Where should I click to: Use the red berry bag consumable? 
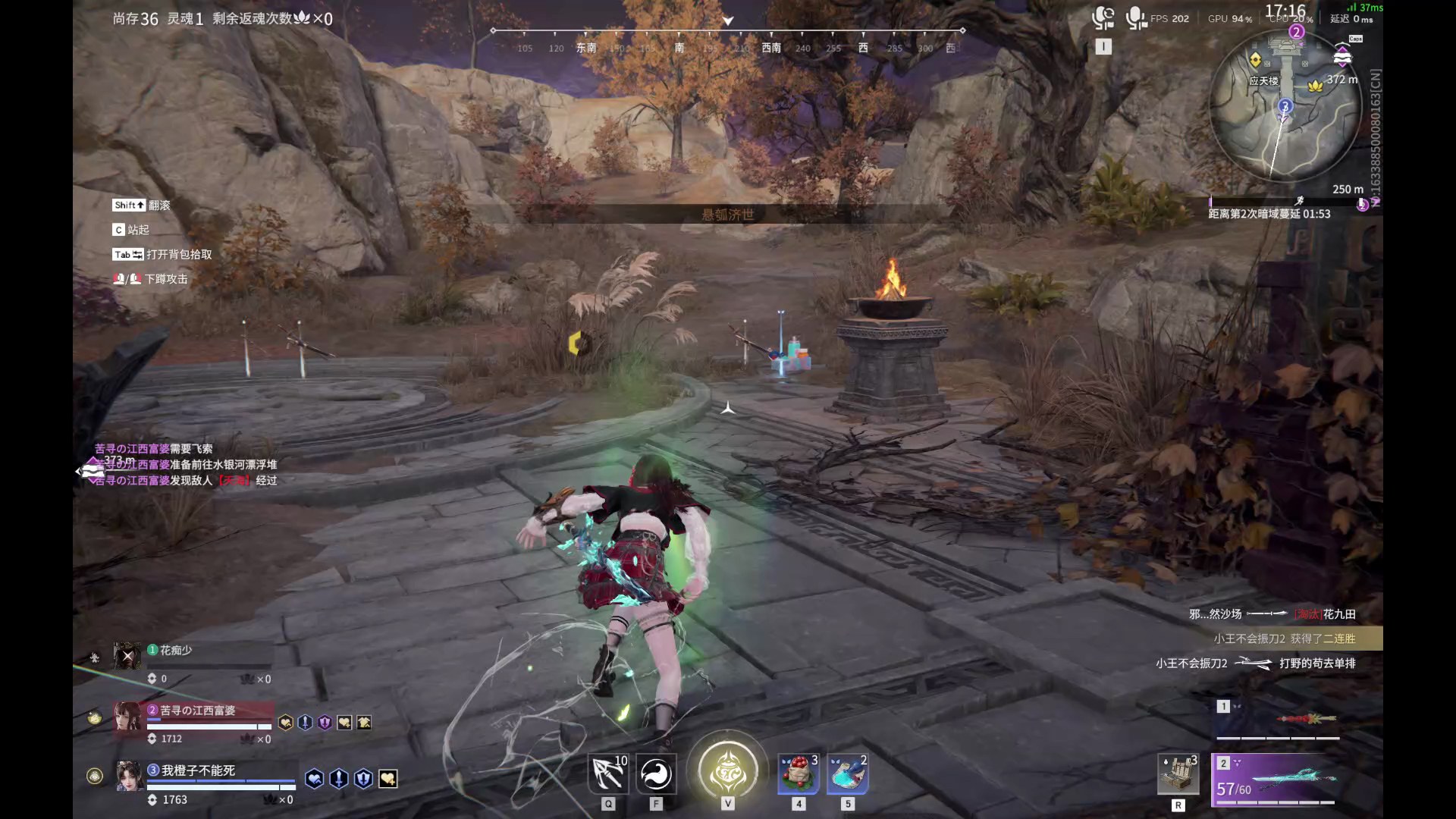tap(799, 774)
